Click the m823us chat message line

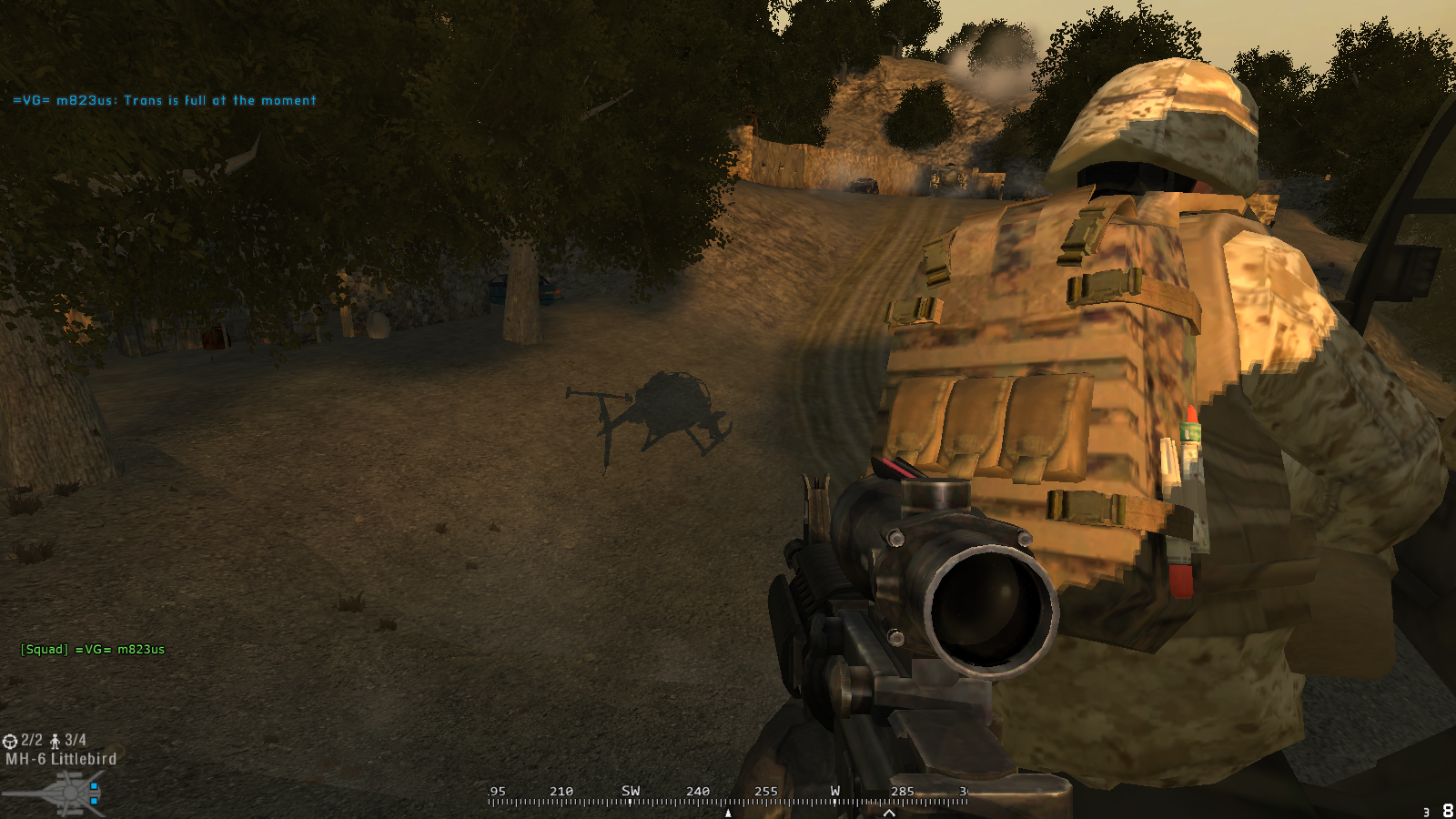coord(165,101)
